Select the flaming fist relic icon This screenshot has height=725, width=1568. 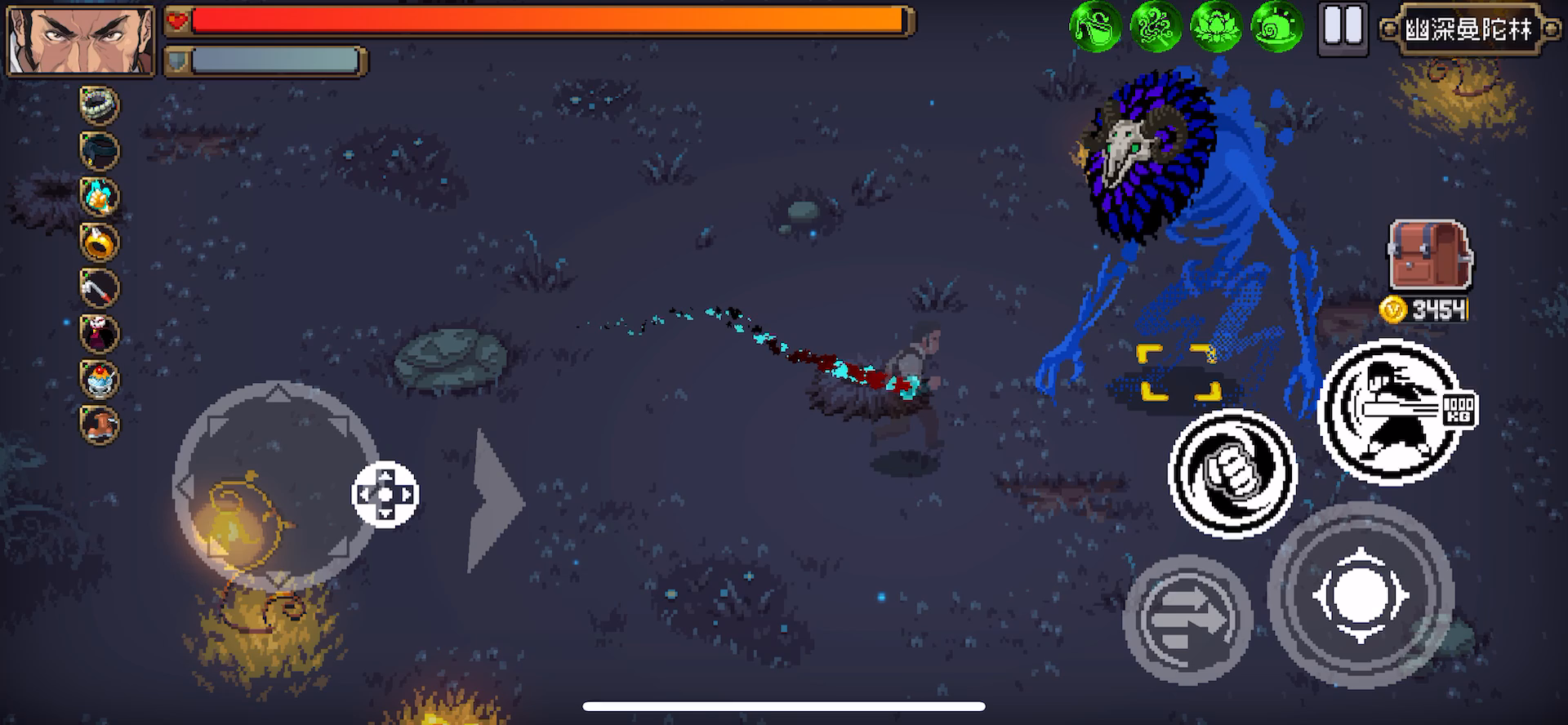[100, 197]
